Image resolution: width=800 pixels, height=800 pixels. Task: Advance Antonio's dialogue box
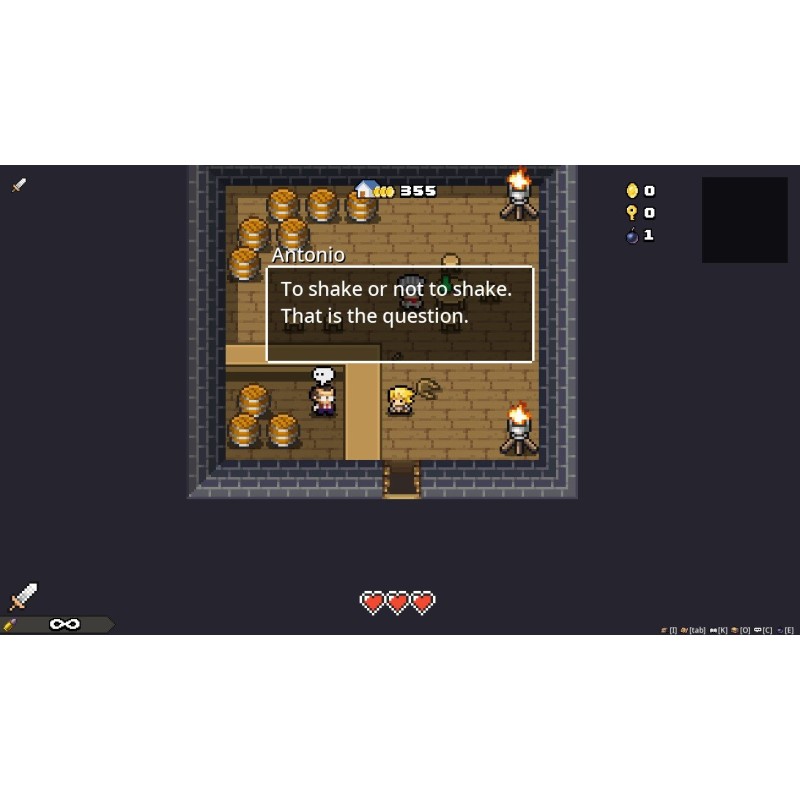pos(400,314)
